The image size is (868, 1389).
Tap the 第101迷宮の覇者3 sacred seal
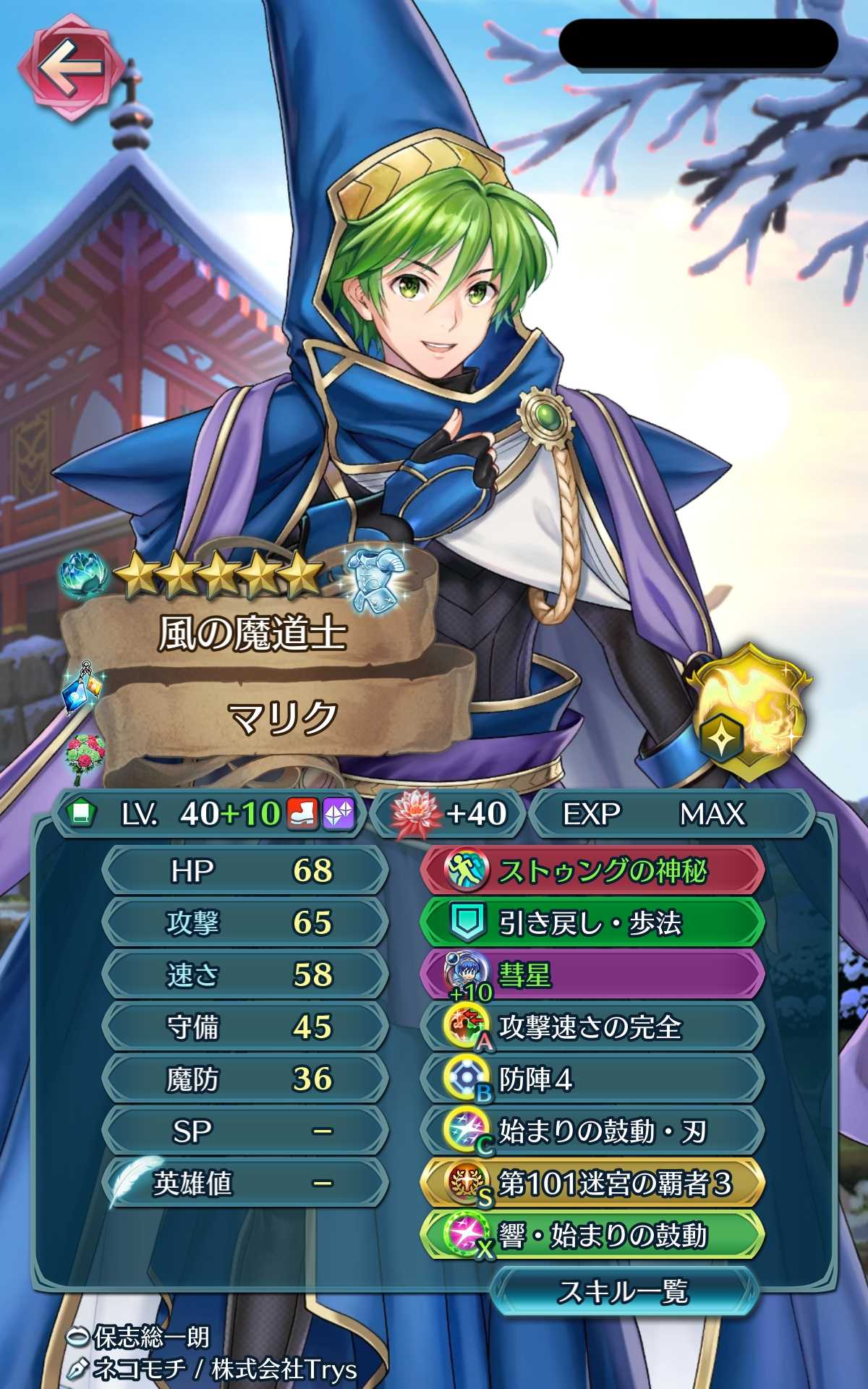click(592, 1184)
